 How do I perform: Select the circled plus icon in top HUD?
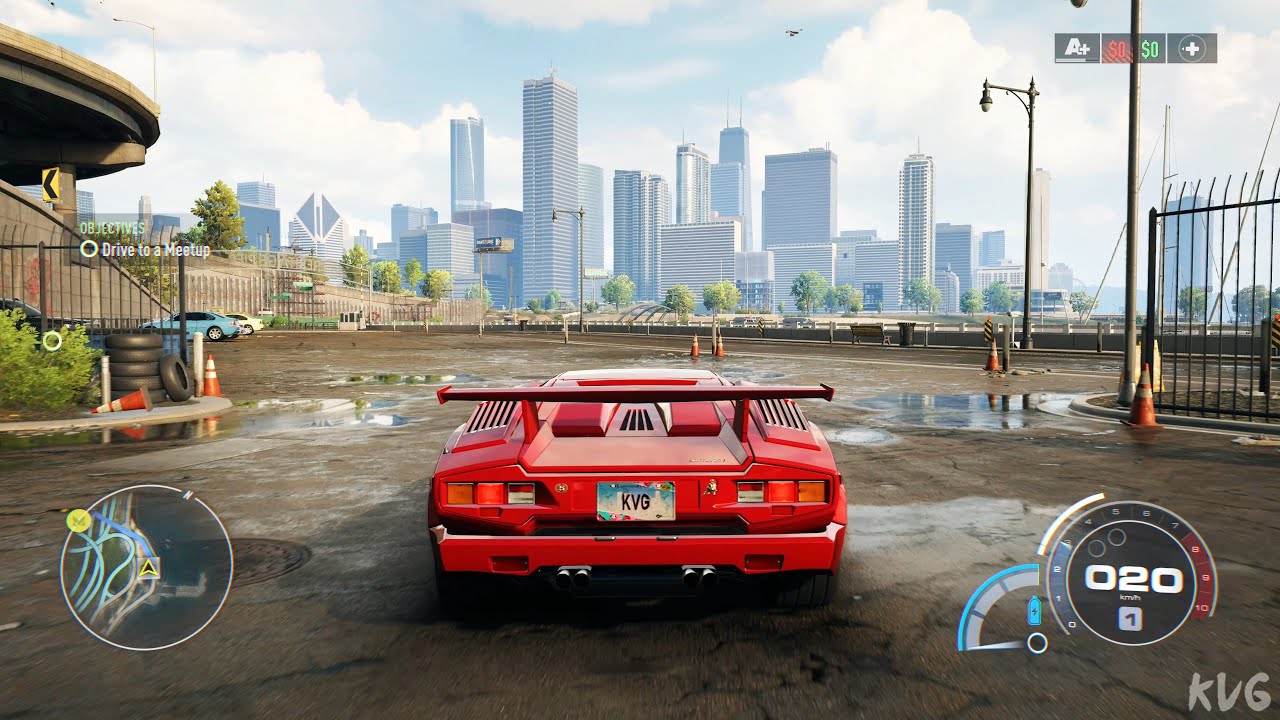(x=1191, y=48)
